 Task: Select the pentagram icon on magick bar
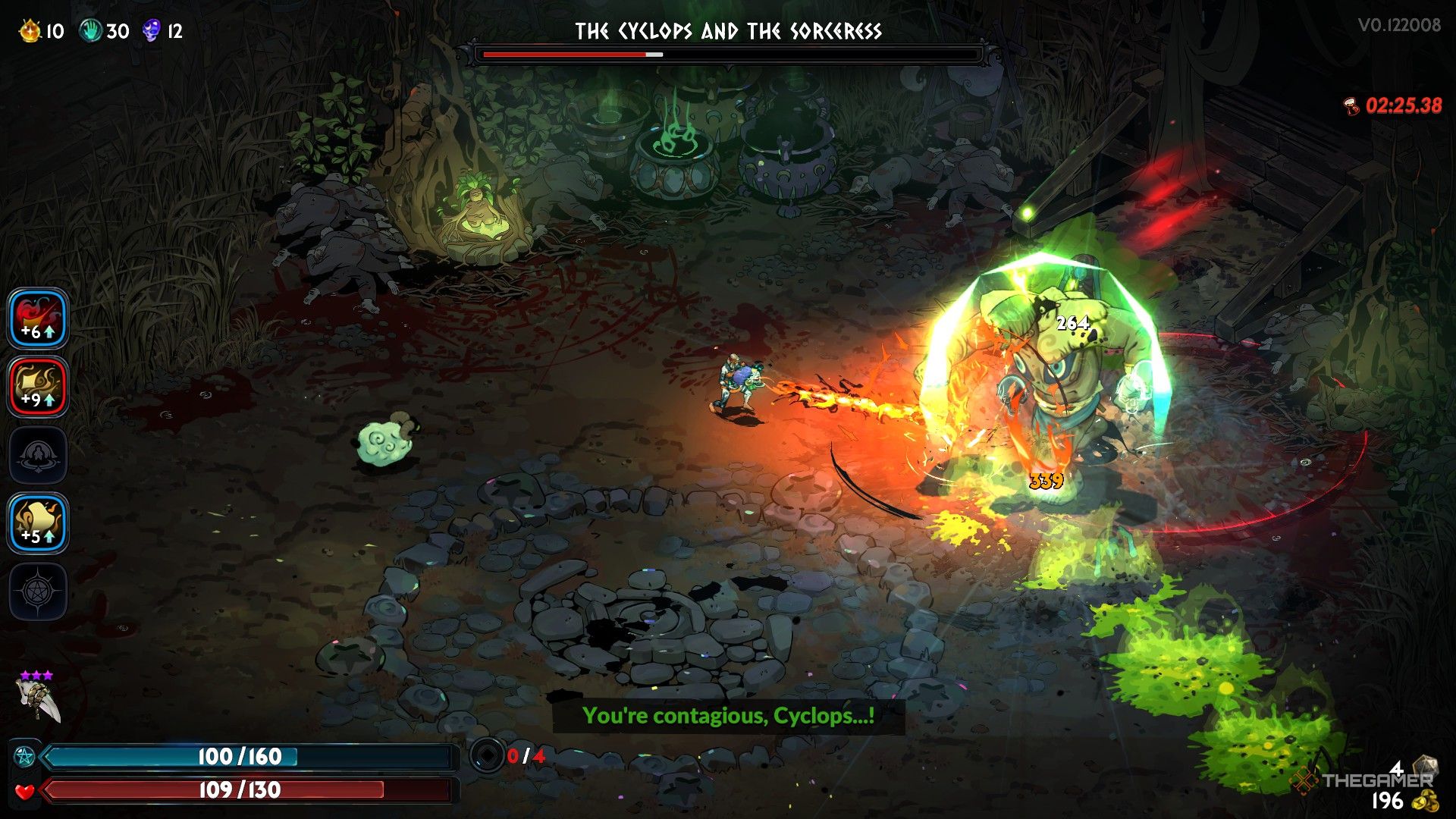pyautogui.click(x=23, y=756)
